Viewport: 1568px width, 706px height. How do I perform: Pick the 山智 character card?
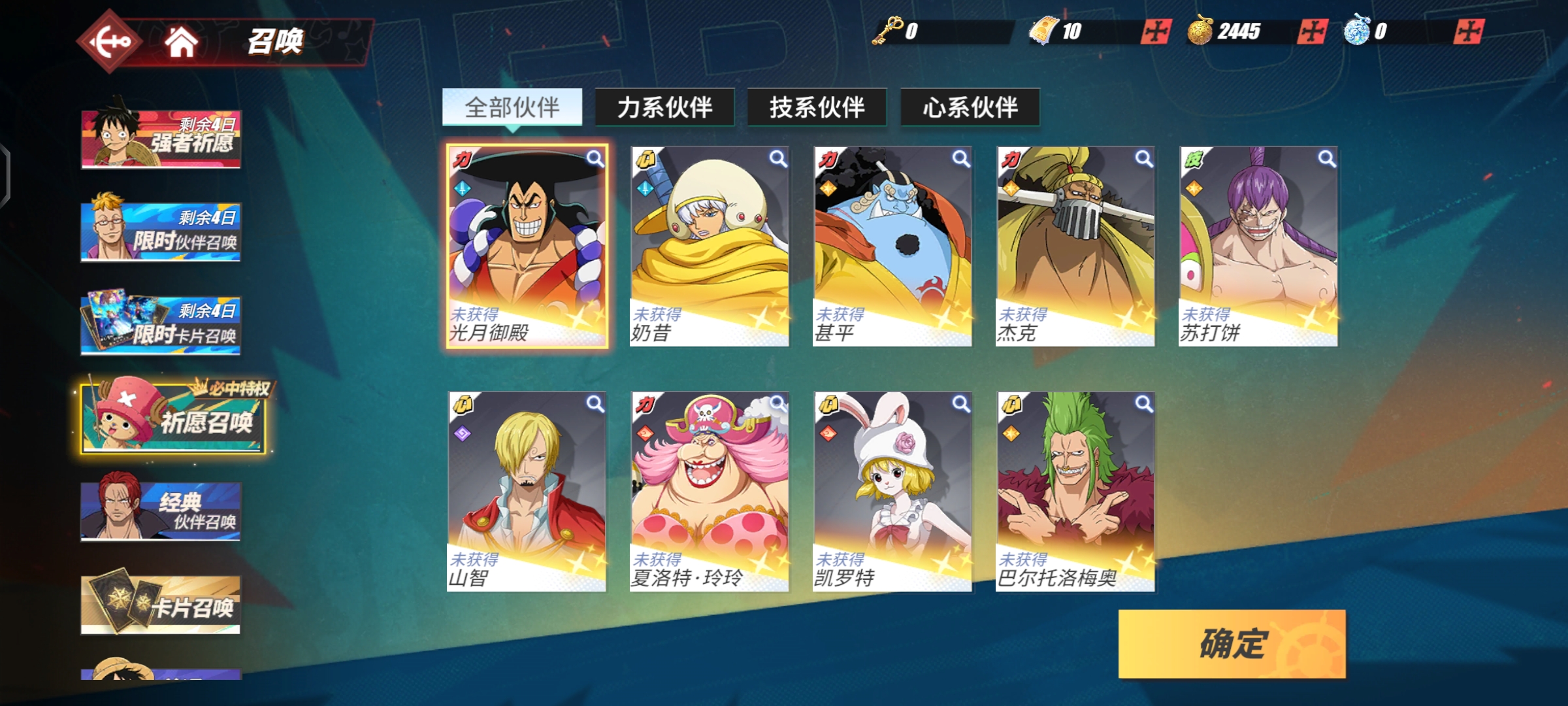click(527, 492)
